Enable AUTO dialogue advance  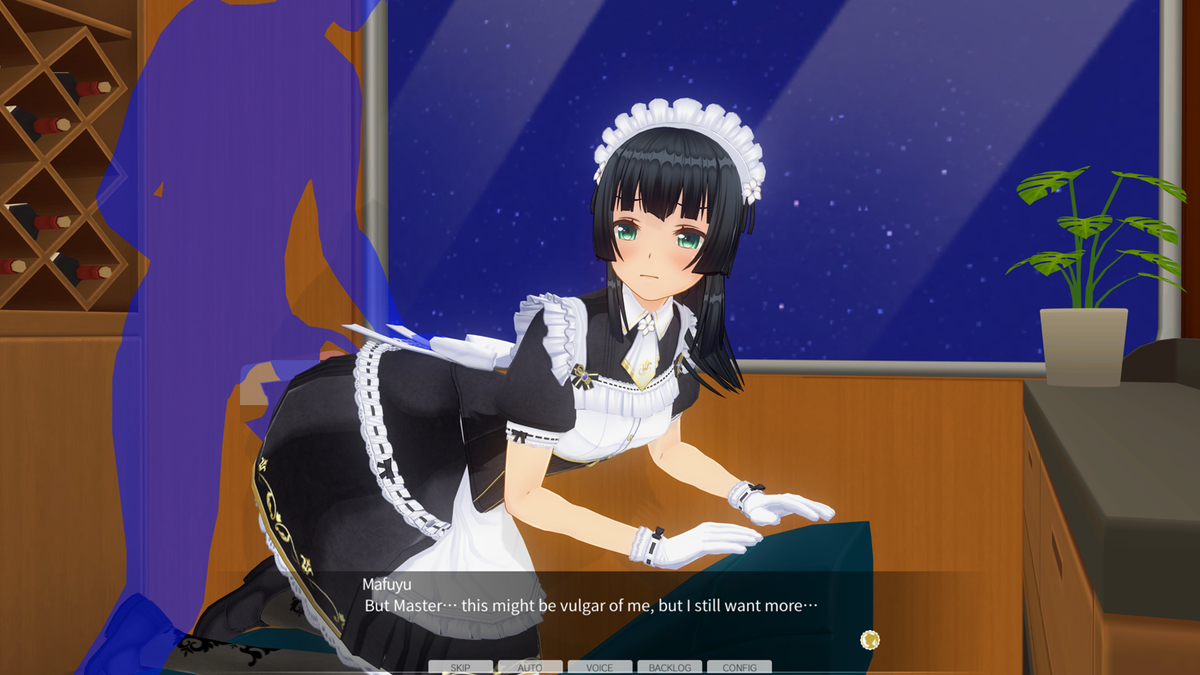530,667
